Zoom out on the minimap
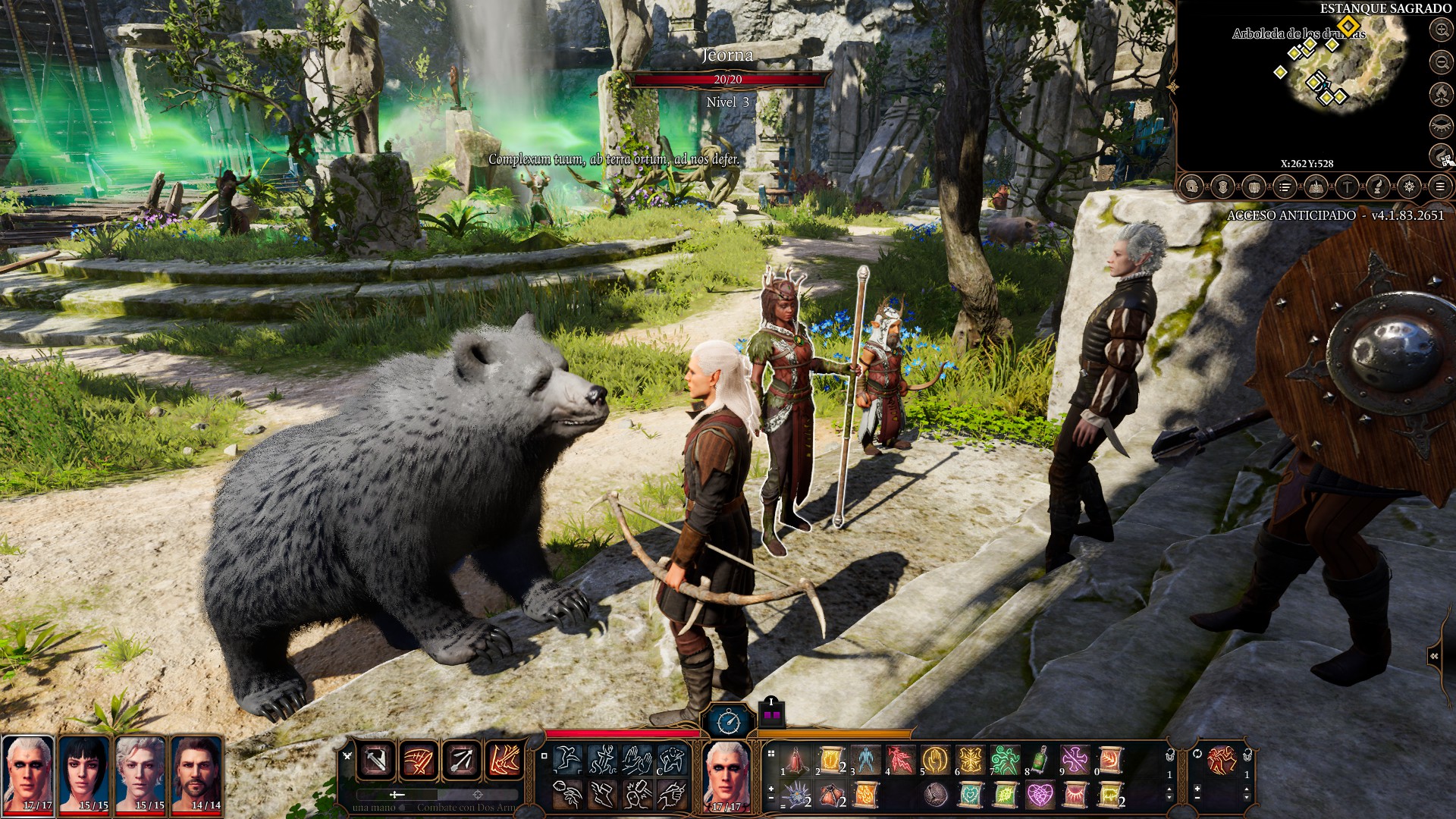 tap(1441, 62)
